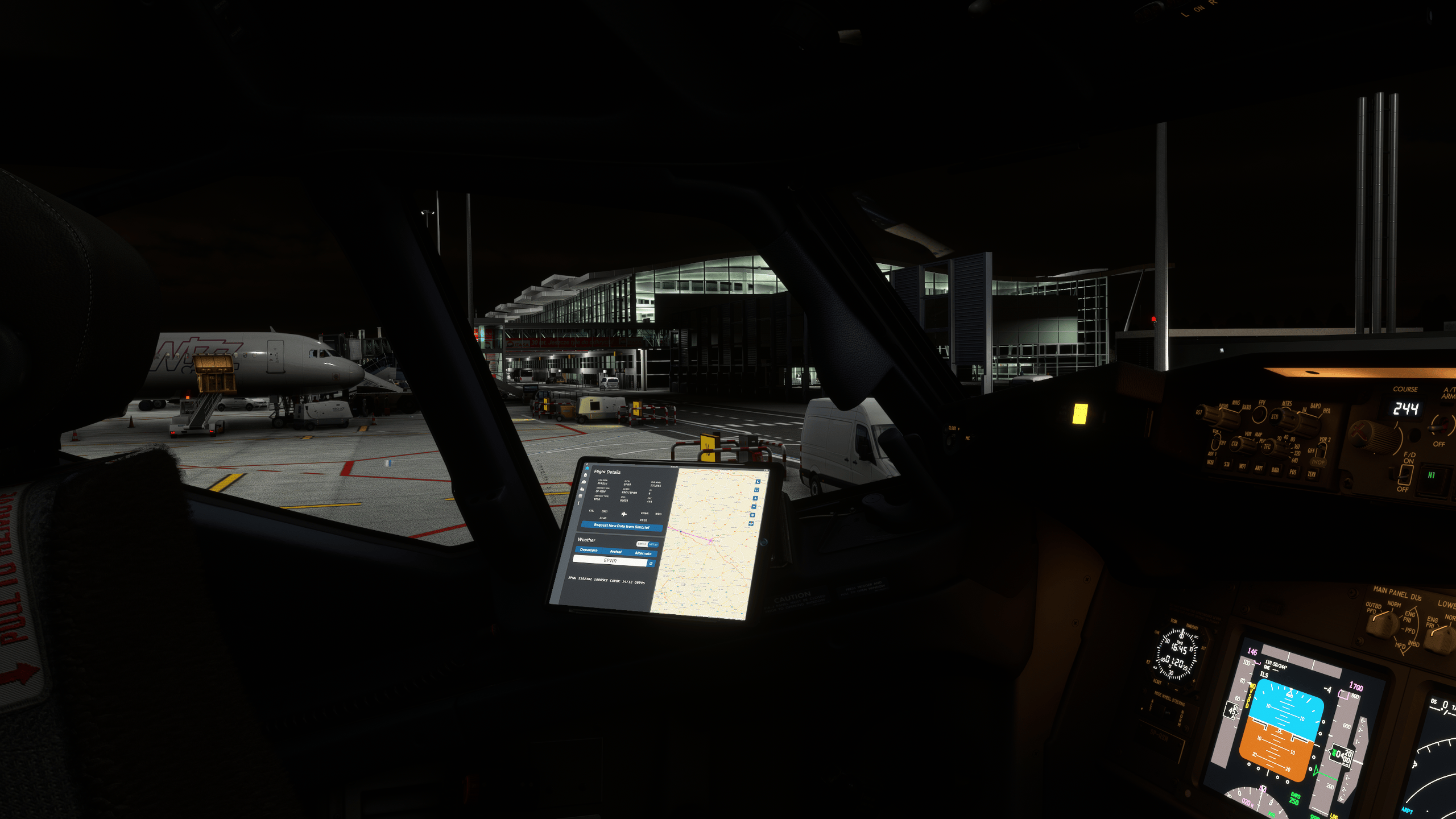This screenshot has width=1456, height=819.
Task: Toggle the TERR terrain display button
Action: click(1312, 474)
